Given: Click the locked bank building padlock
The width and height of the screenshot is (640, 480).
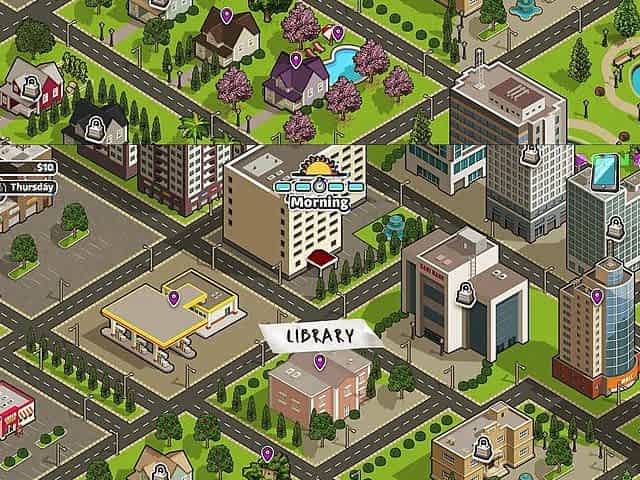Looking at the screenshot, I should [x=464, y=294].
